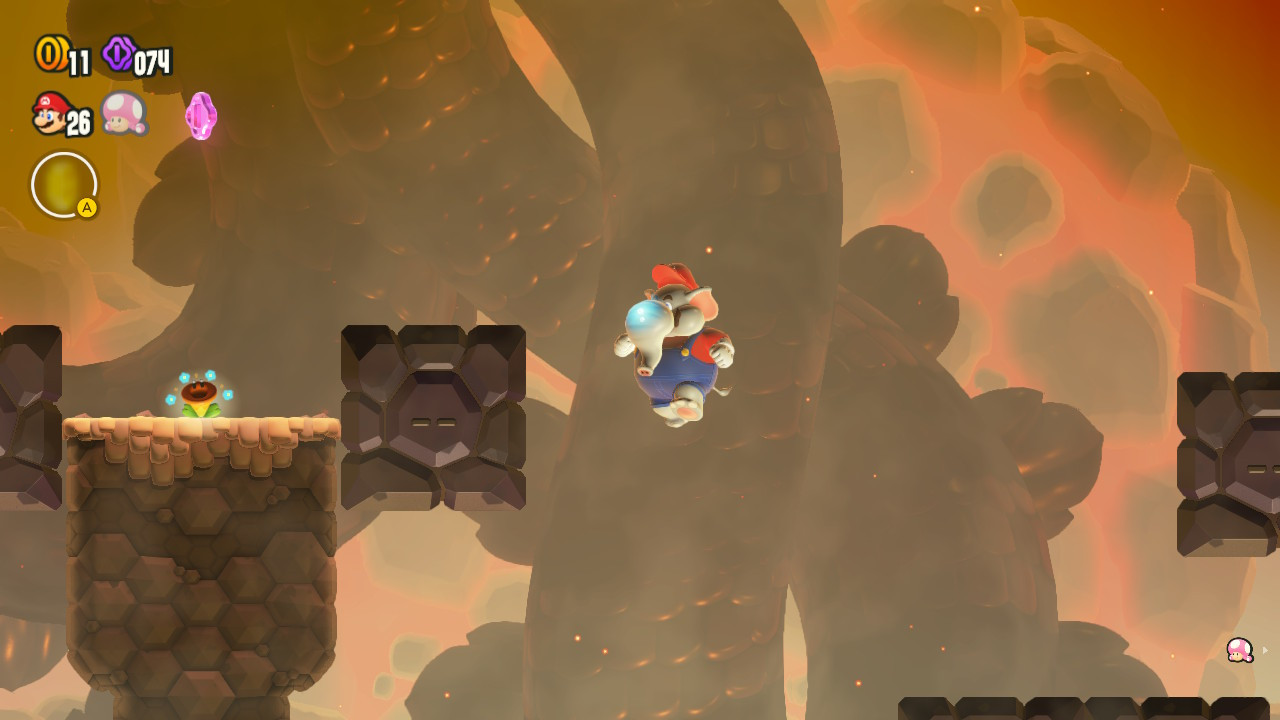1280x720 pixels.
Task: Open the circular A-button item slot
Action: (x=65, y=185)
